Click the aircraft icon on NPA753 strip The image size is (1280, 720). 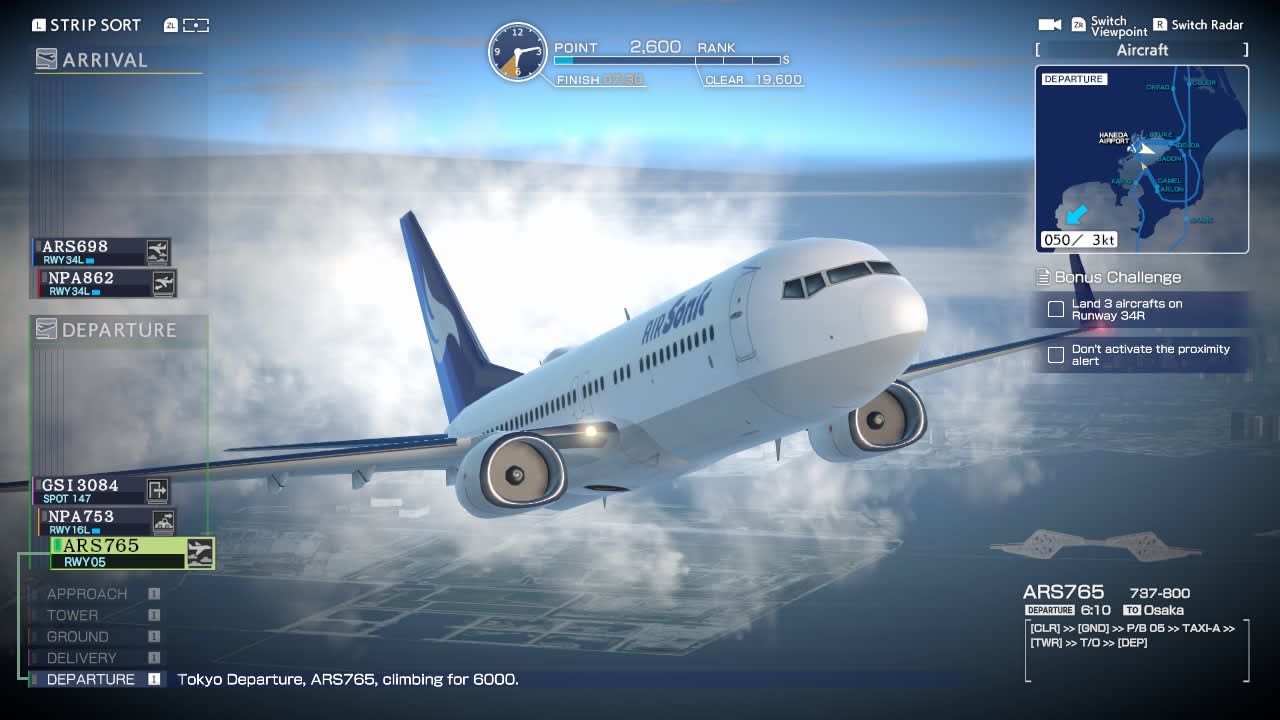tap(166, 521)
